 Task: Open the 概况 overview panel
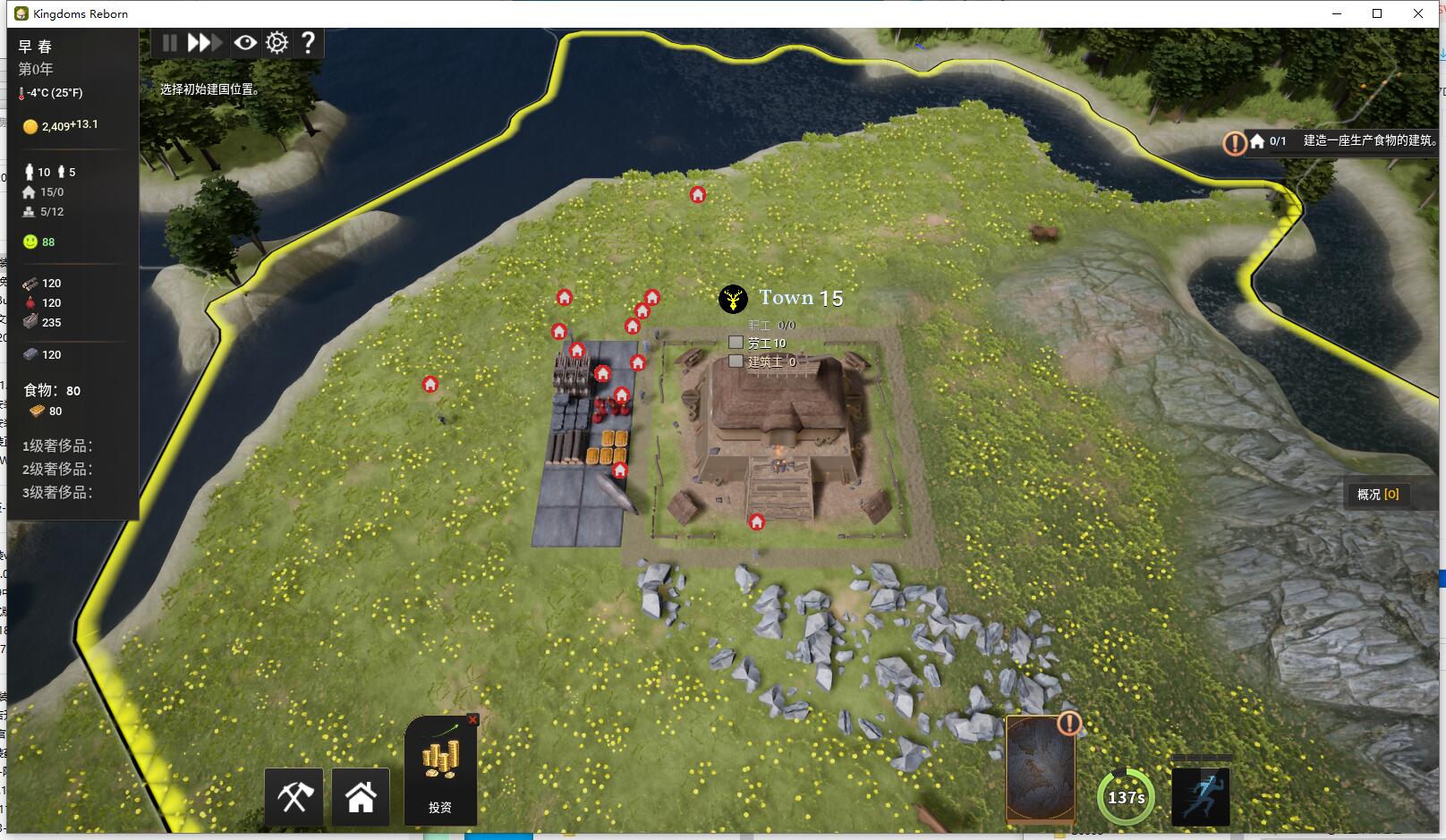(x=1378, y=495)
